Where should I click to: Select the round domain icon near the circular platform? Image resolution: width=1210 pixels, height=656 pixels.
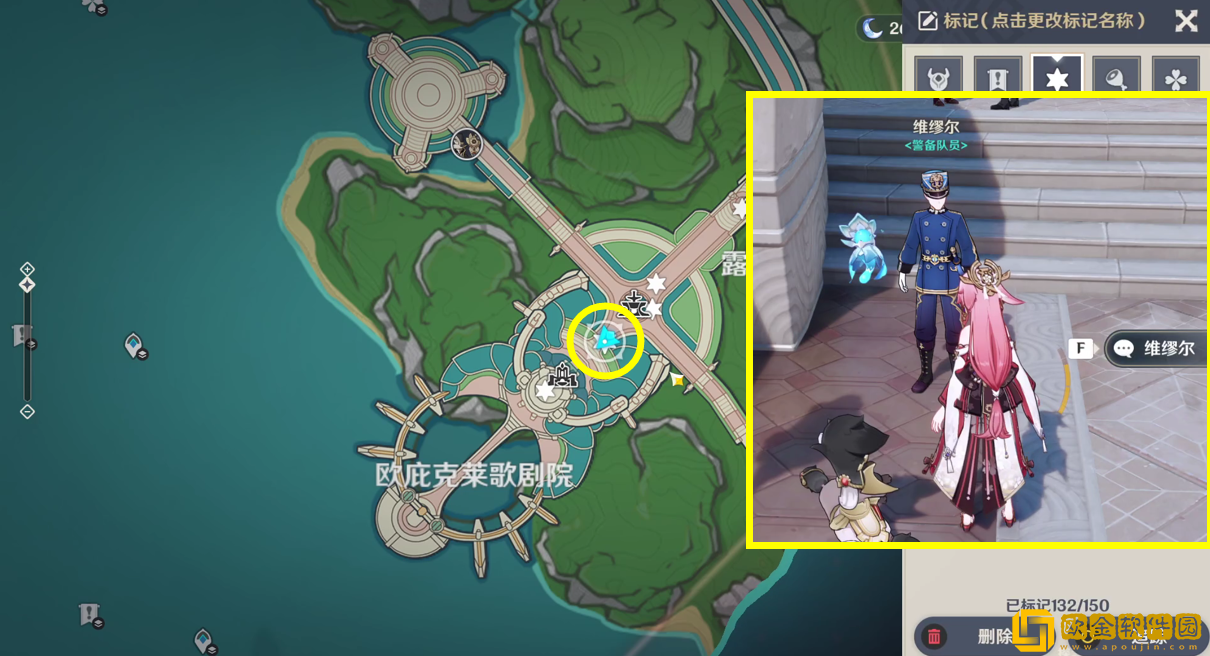click(466, 144)
